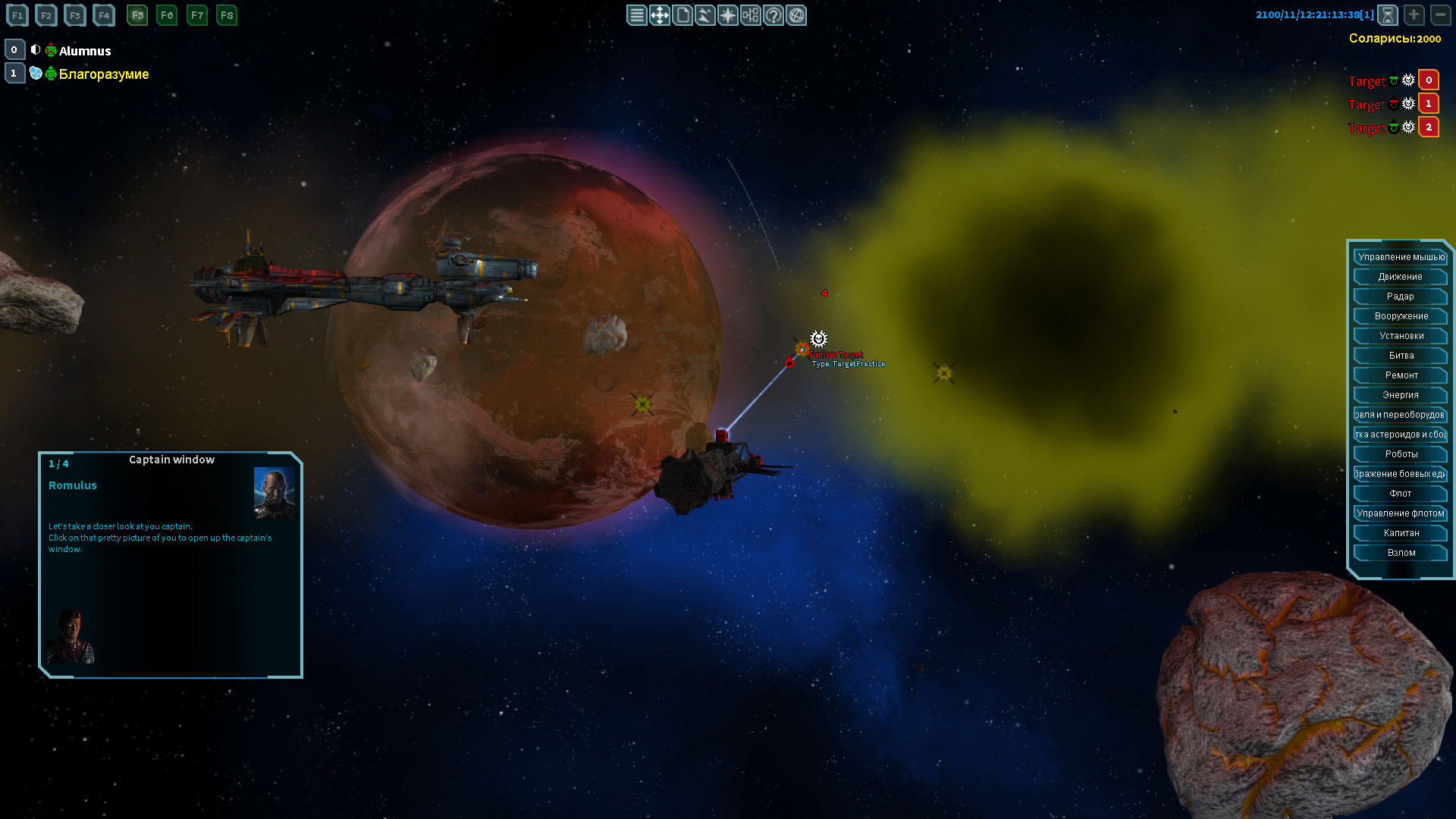Click Romulus captain portrait in Captain window

[274, 493]
